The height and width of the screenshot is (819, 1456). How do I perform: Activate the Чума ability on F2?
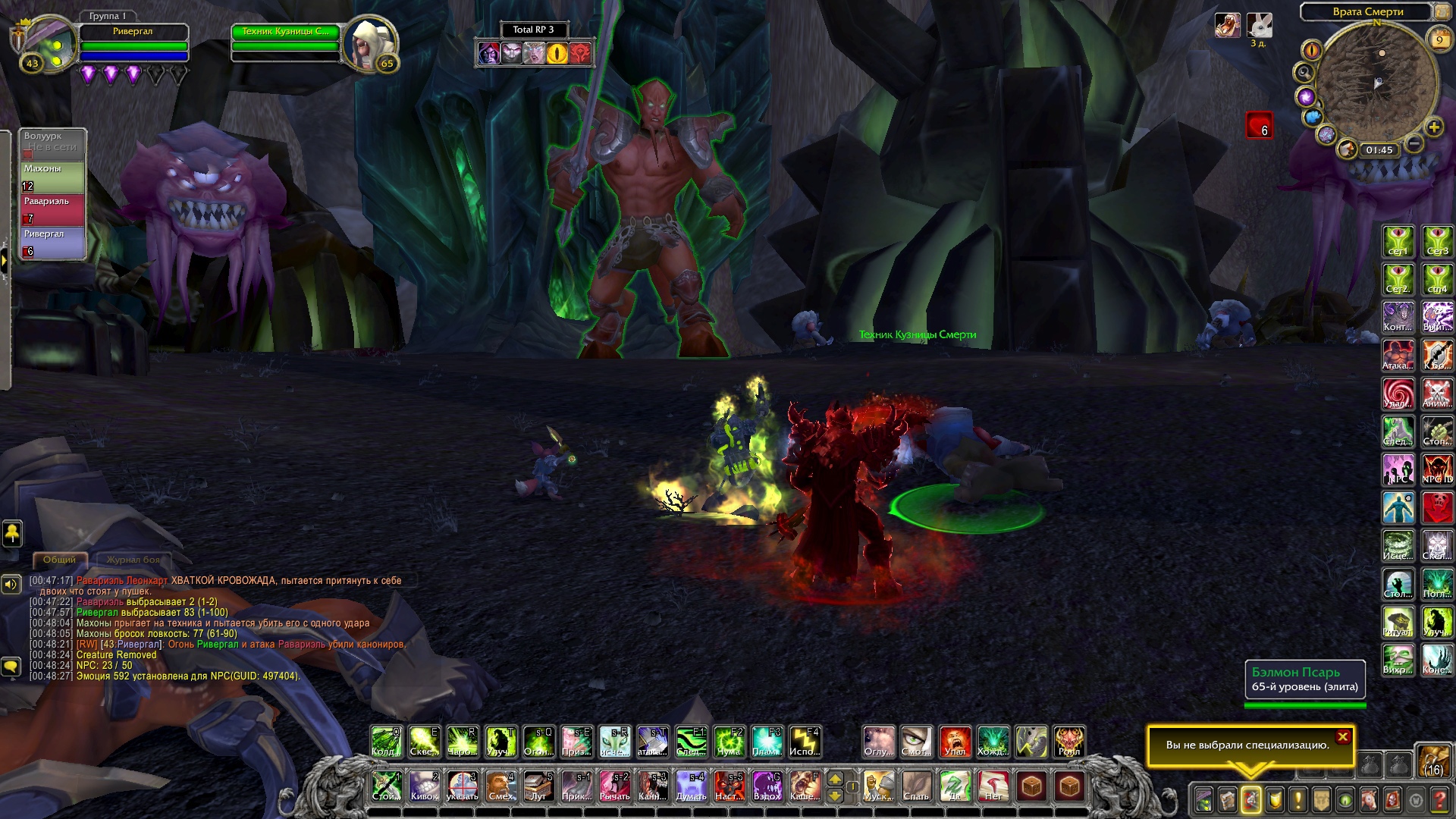click(729, 742)
